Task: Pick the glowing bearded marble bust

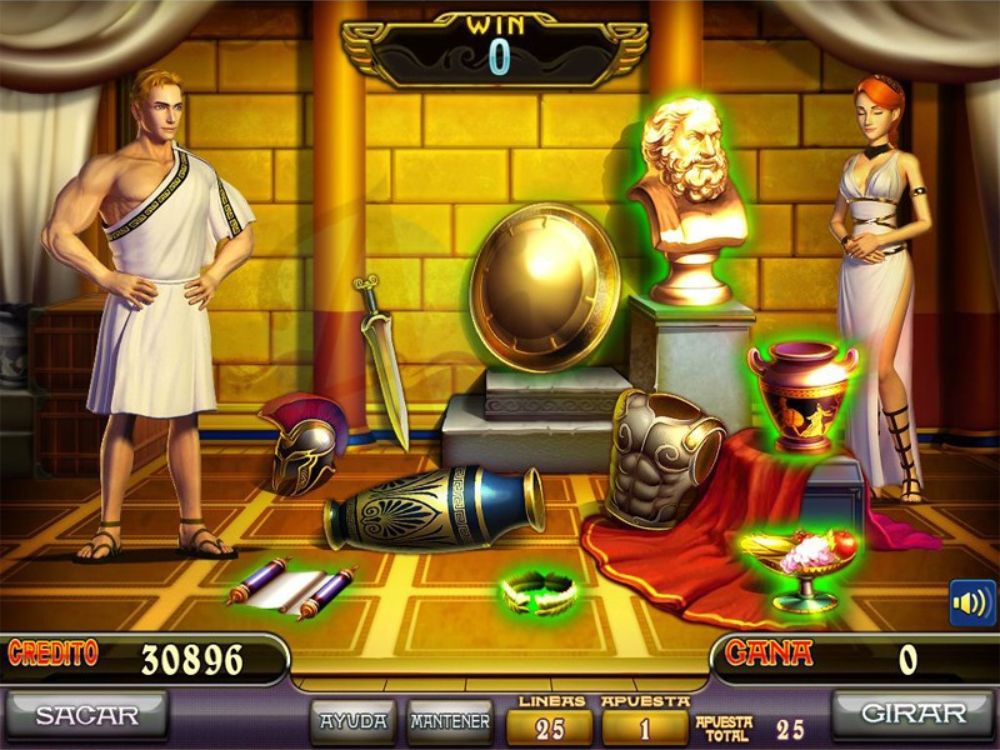Action: click(689, 200)
